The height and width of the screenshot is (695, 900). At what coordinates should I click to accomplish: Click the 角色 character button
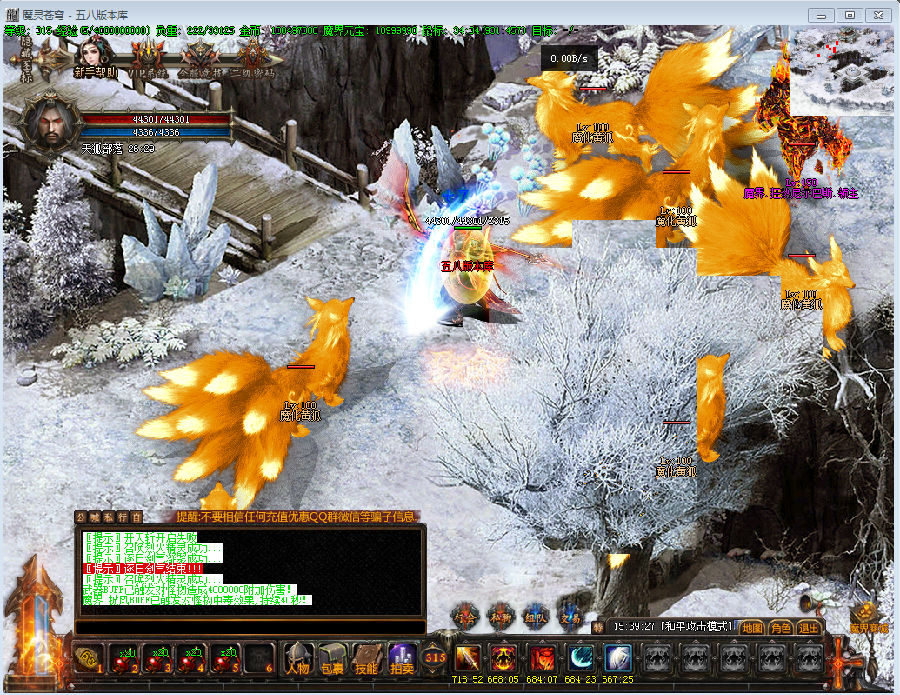pyautogui.click(x=781, y=628)
